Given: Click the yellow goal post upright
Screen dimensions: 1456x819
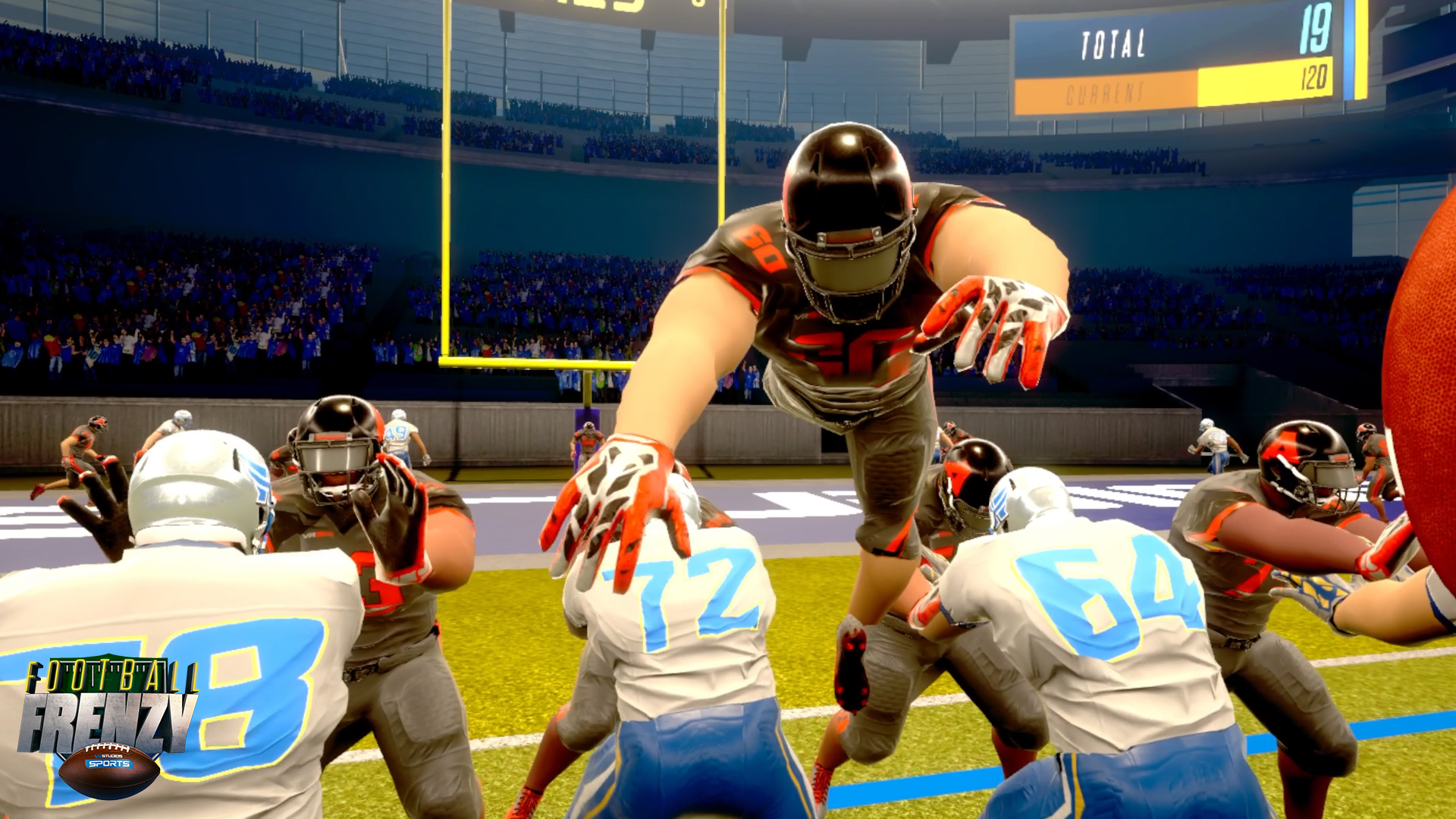Looking at the screenshot, I should [446, 227].
